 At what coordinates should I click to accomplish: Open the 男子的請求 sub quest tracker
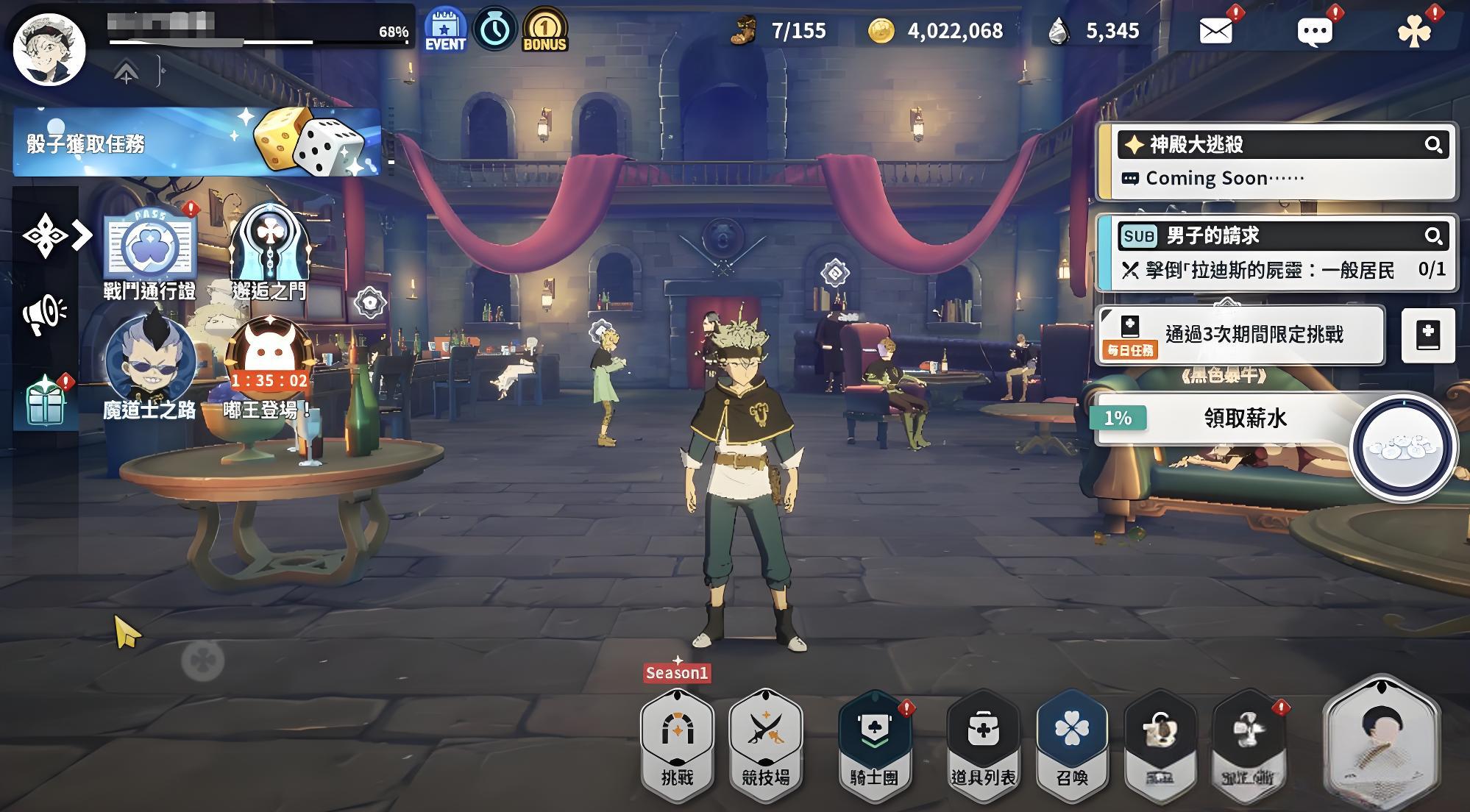[x=1277, y=252]
